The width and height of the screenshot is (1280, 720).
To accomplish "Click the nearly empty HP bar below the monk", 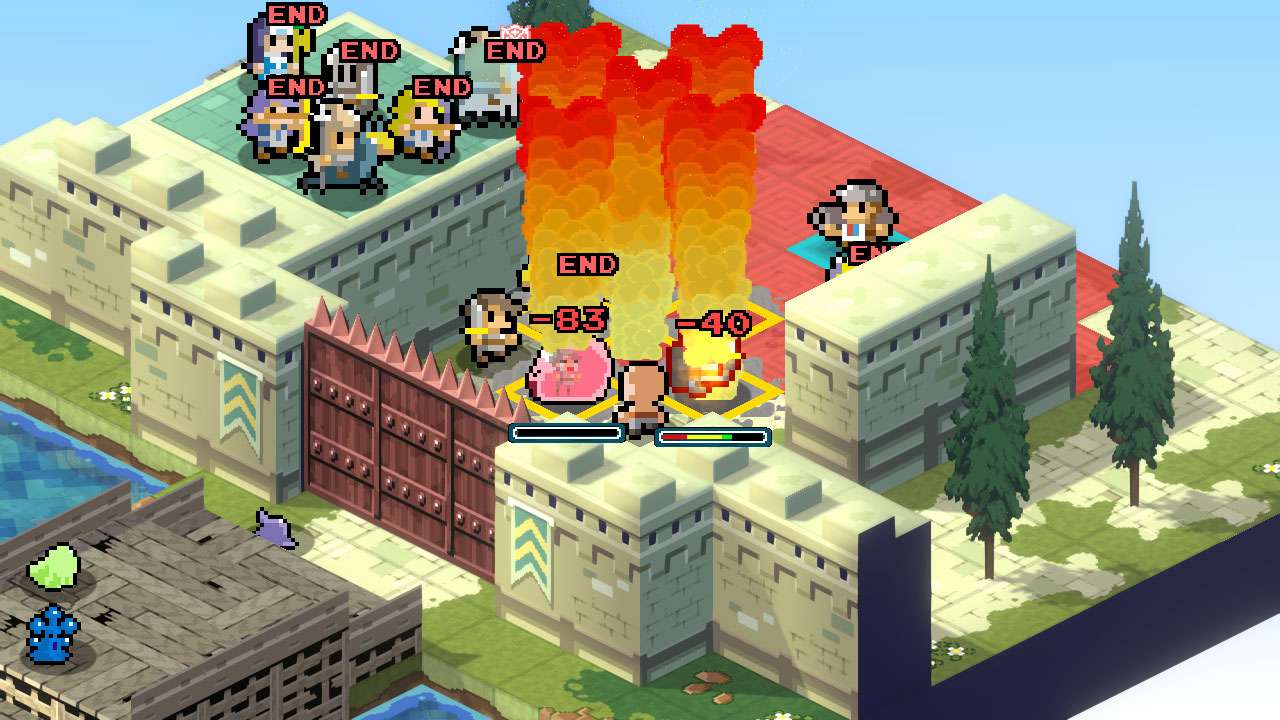I will tap(565, 432).
